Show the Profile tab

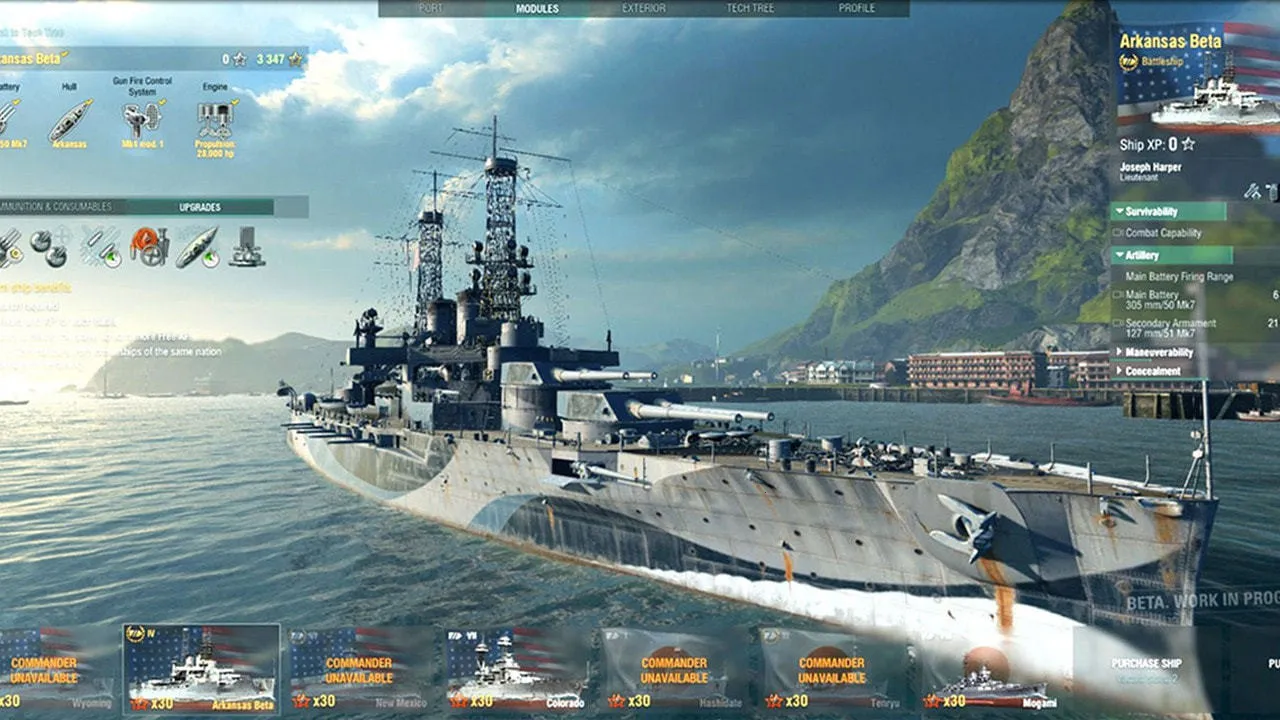point(857,9)
